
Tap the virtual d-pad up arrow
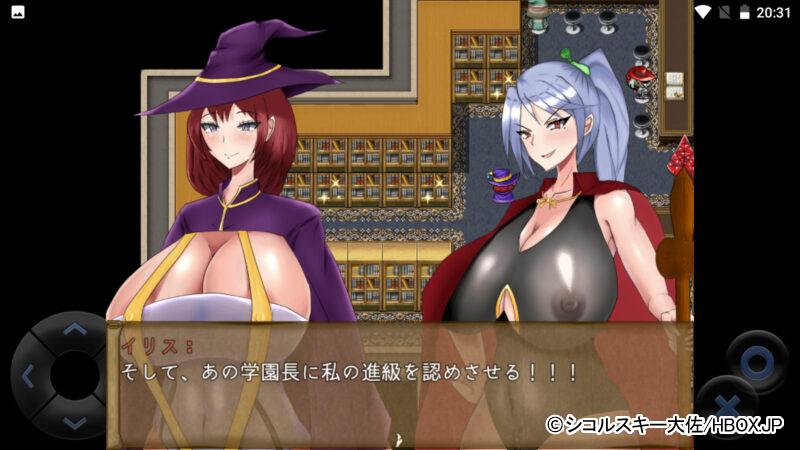(74, 328)
